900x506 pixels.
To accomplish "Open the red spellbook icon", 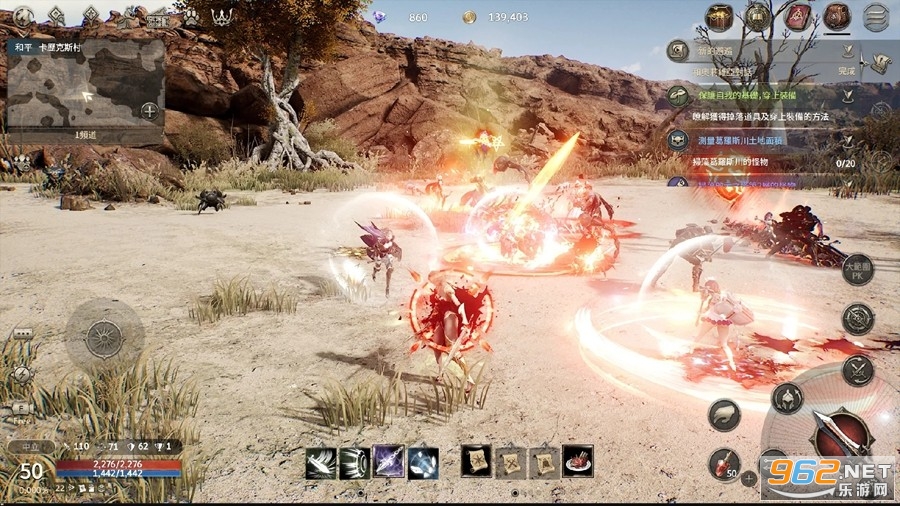I will coord(798,17).
